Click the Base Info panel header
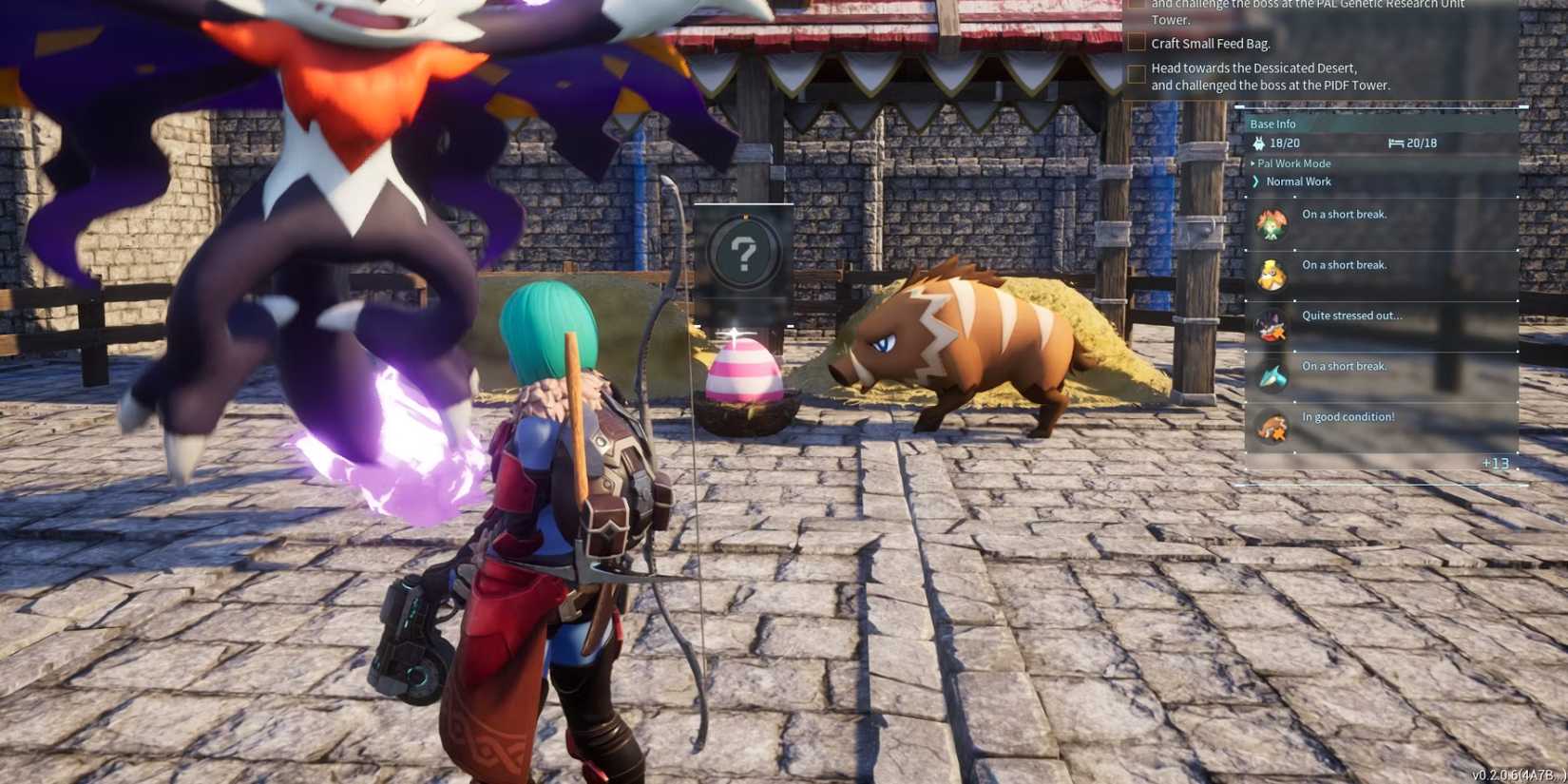 [1273, 123]
